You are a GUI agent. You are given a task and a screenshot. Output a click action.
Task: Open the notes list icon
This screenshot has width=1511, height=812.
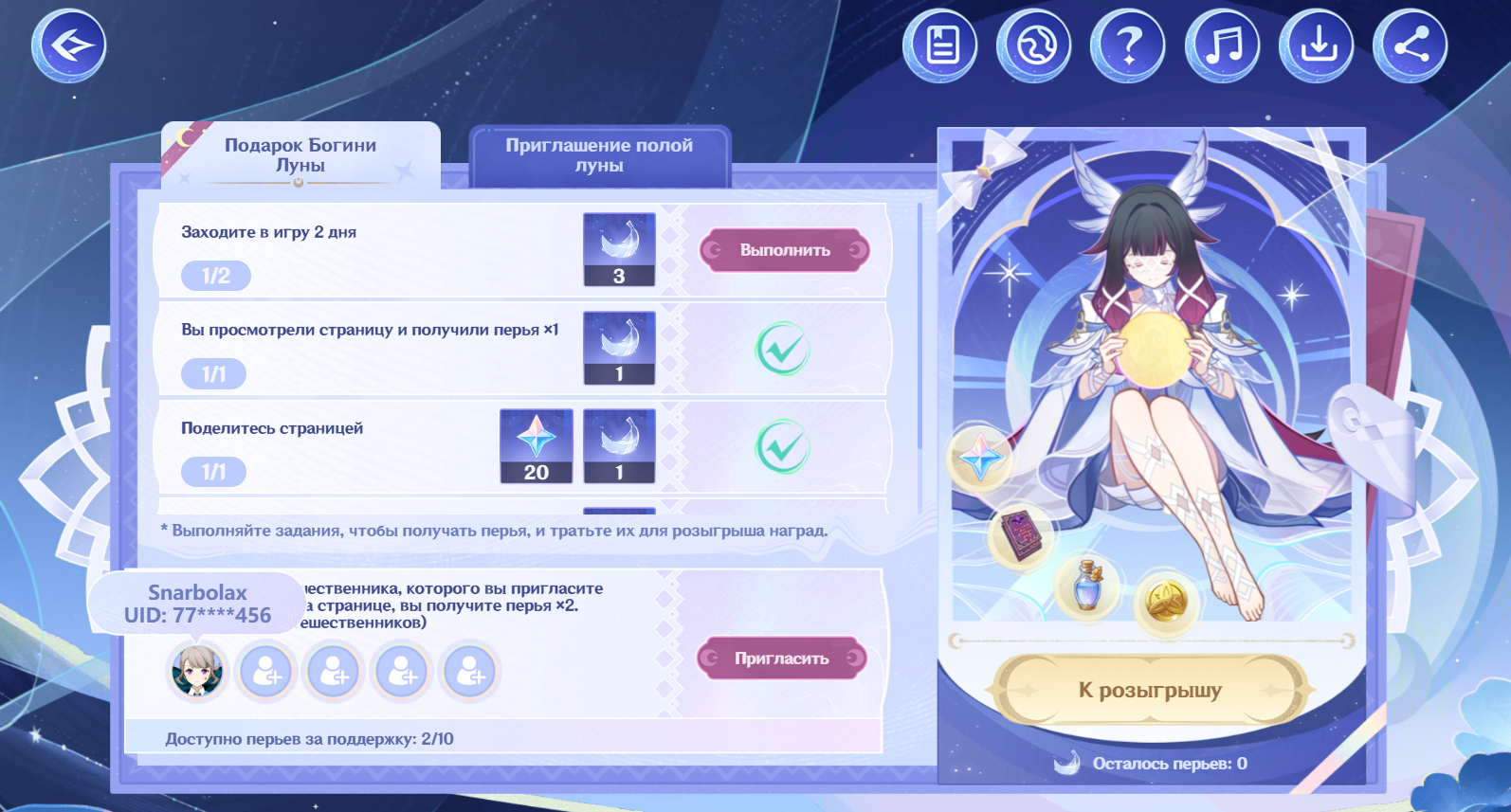coord(939,45)
